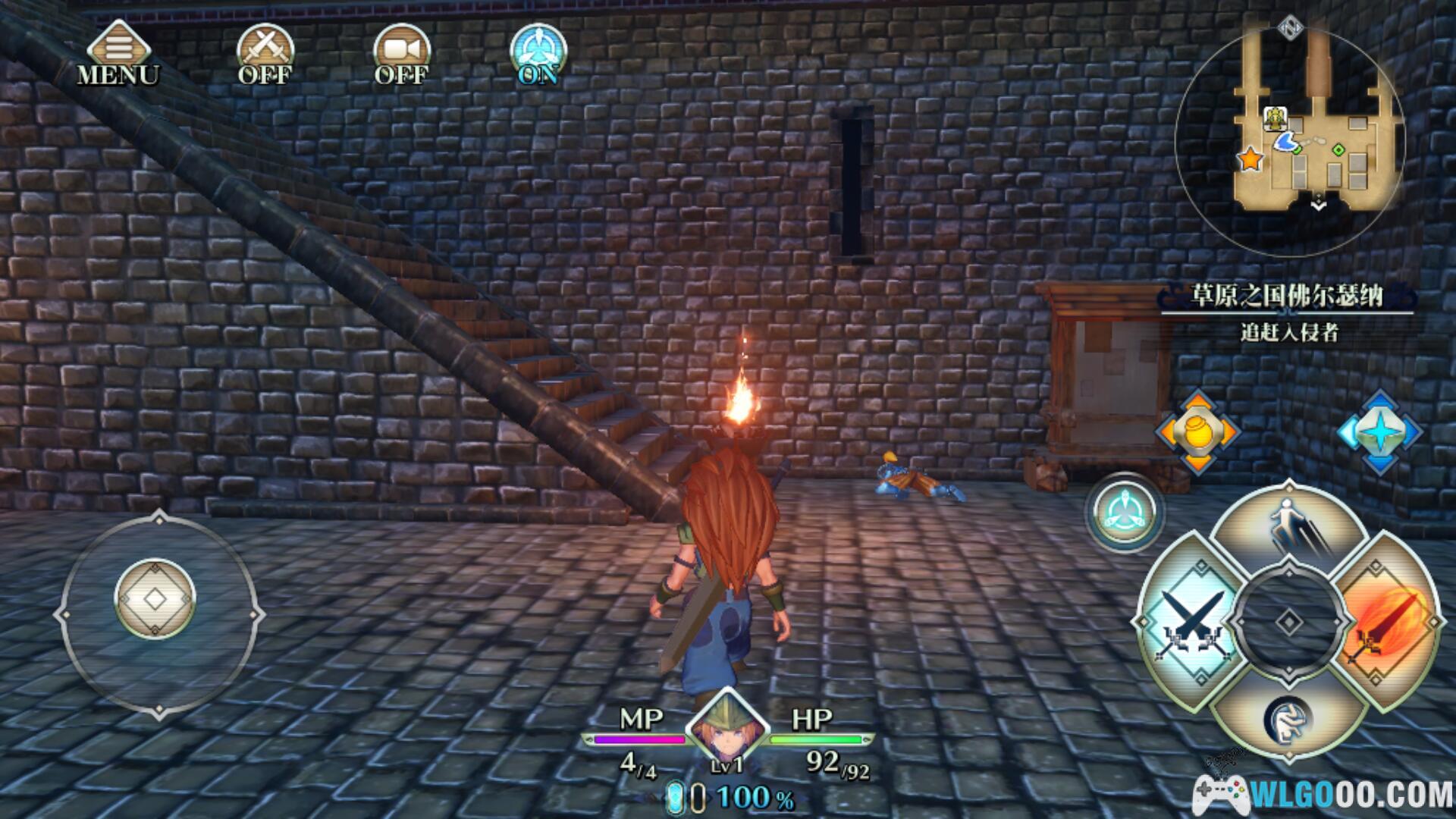Image resolution: width=1456 pixels, height=819 pixels.
Task: Activate the blue sparkle ring shortcut
Action: click(1379, 431)
